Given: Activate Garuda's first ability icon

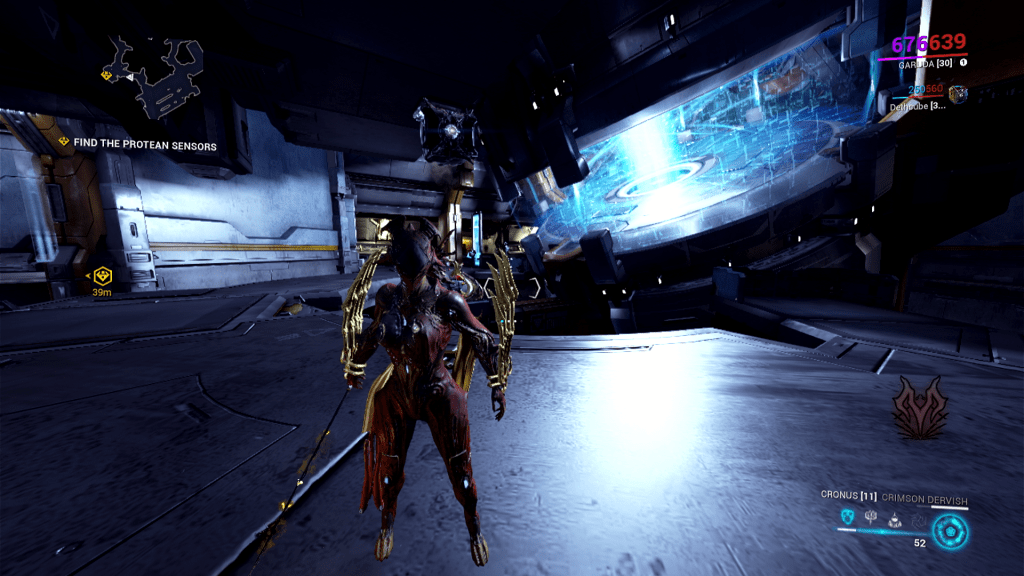Looking at the screenshot, I should click(x=849, y=517).
